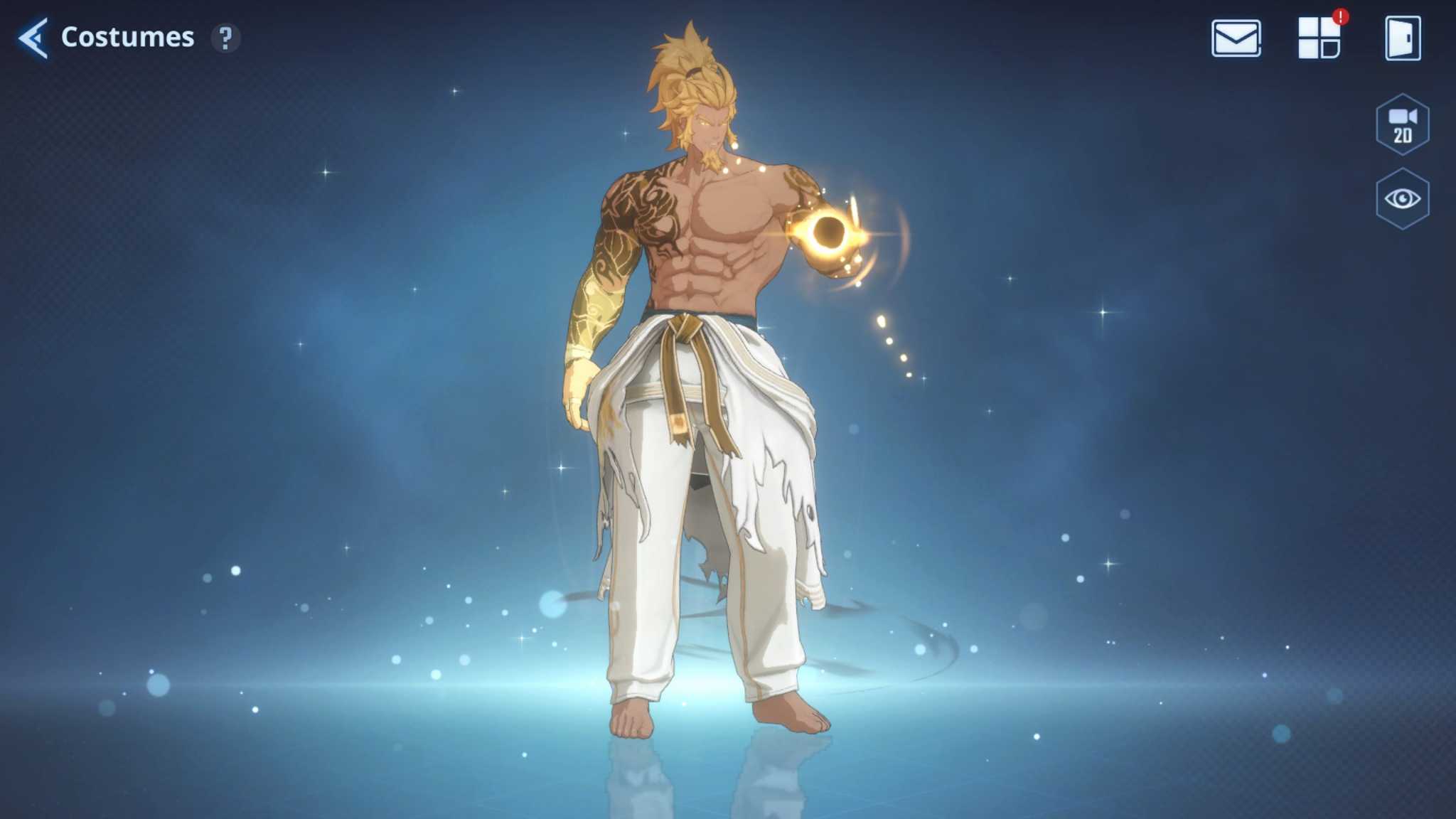Switch to the 2D camera view

1402,124
